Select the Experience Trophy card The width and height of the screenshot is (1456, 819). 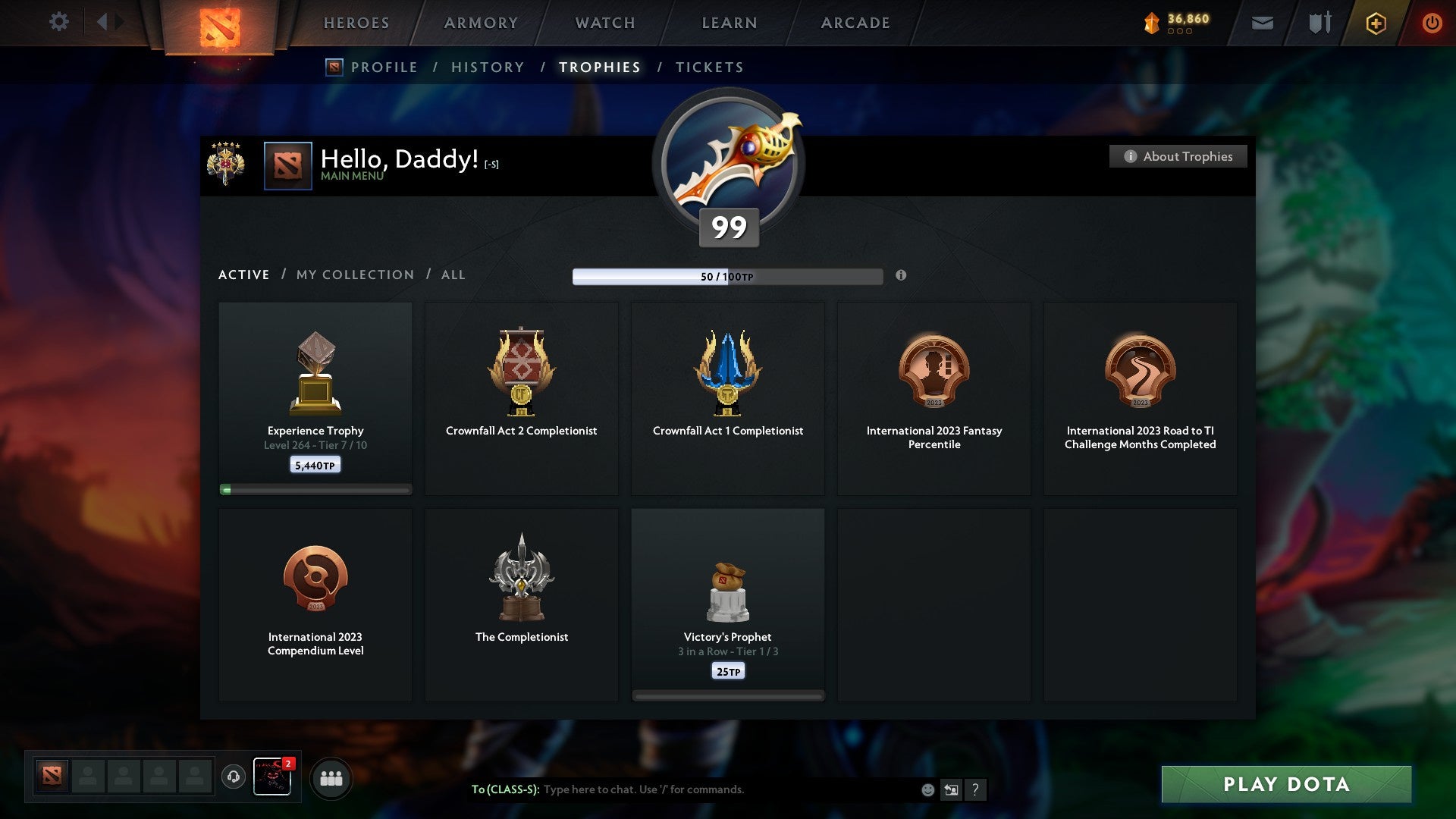coord(315,394)
